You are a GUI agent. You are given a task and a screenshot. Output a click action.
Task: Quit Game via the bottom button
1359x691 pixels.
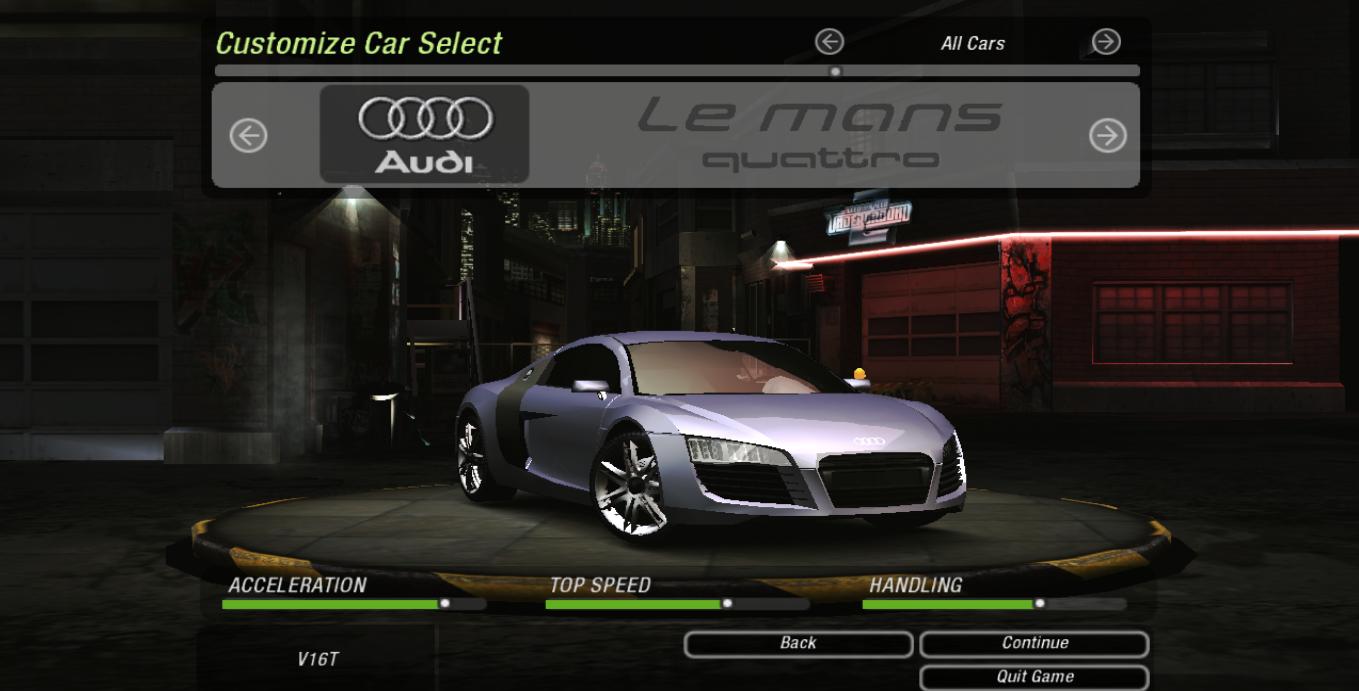point(1034,677)
